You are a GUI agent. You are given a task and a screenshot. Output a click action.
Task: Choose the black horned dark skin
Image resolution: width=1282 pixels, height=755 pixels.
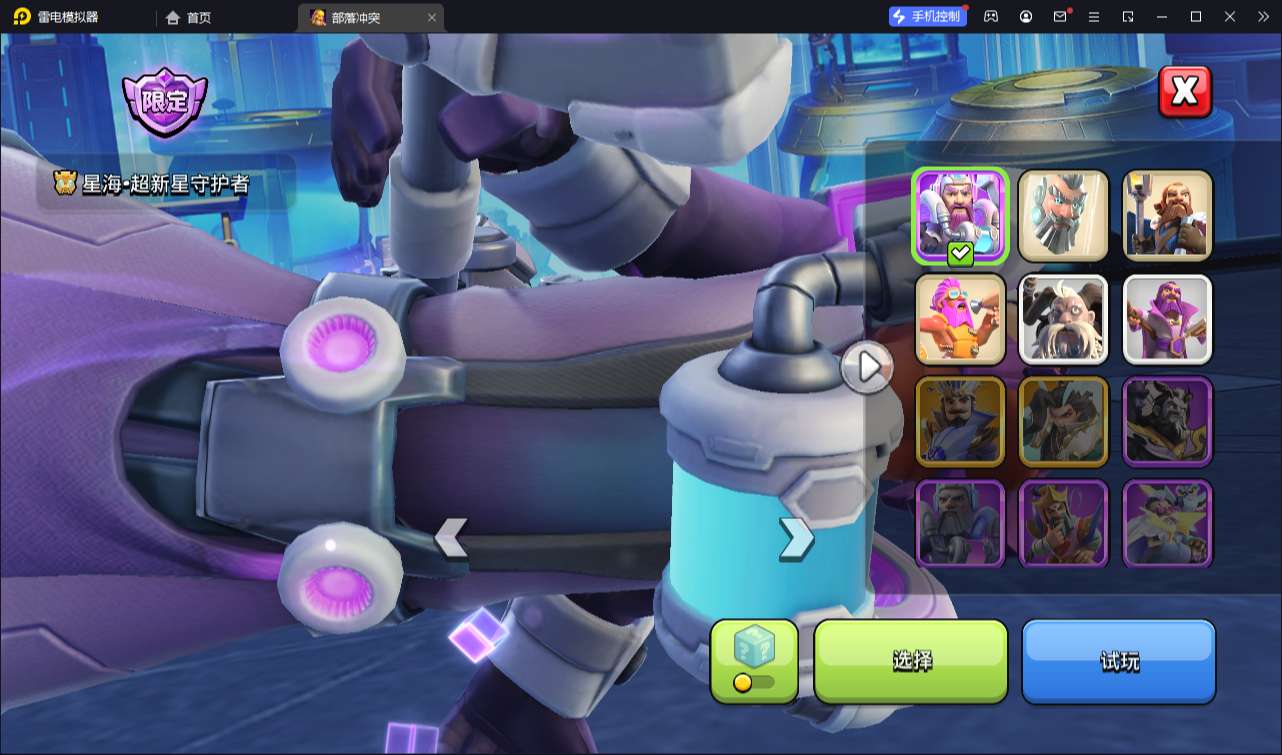point(1167,422)
